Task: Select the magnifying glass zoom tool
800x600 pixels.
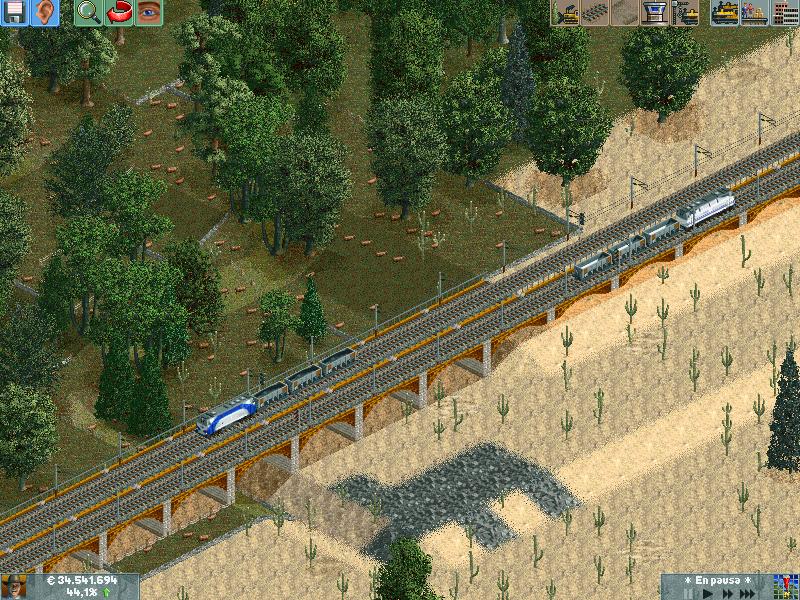Action: pos(88,12)
